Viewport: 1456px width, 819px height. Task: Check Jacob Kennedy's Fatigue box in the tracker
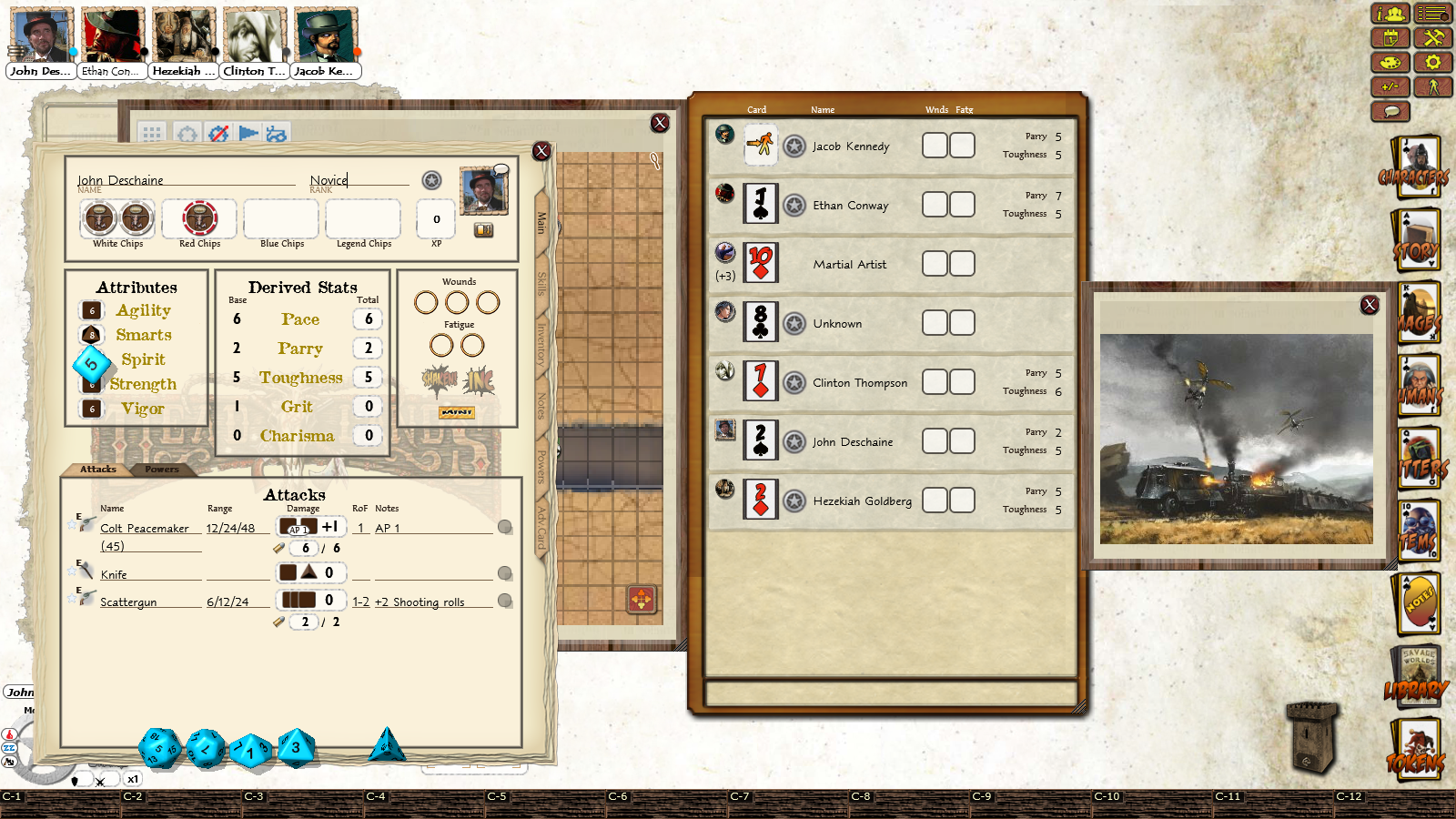[x=963, y=145]
